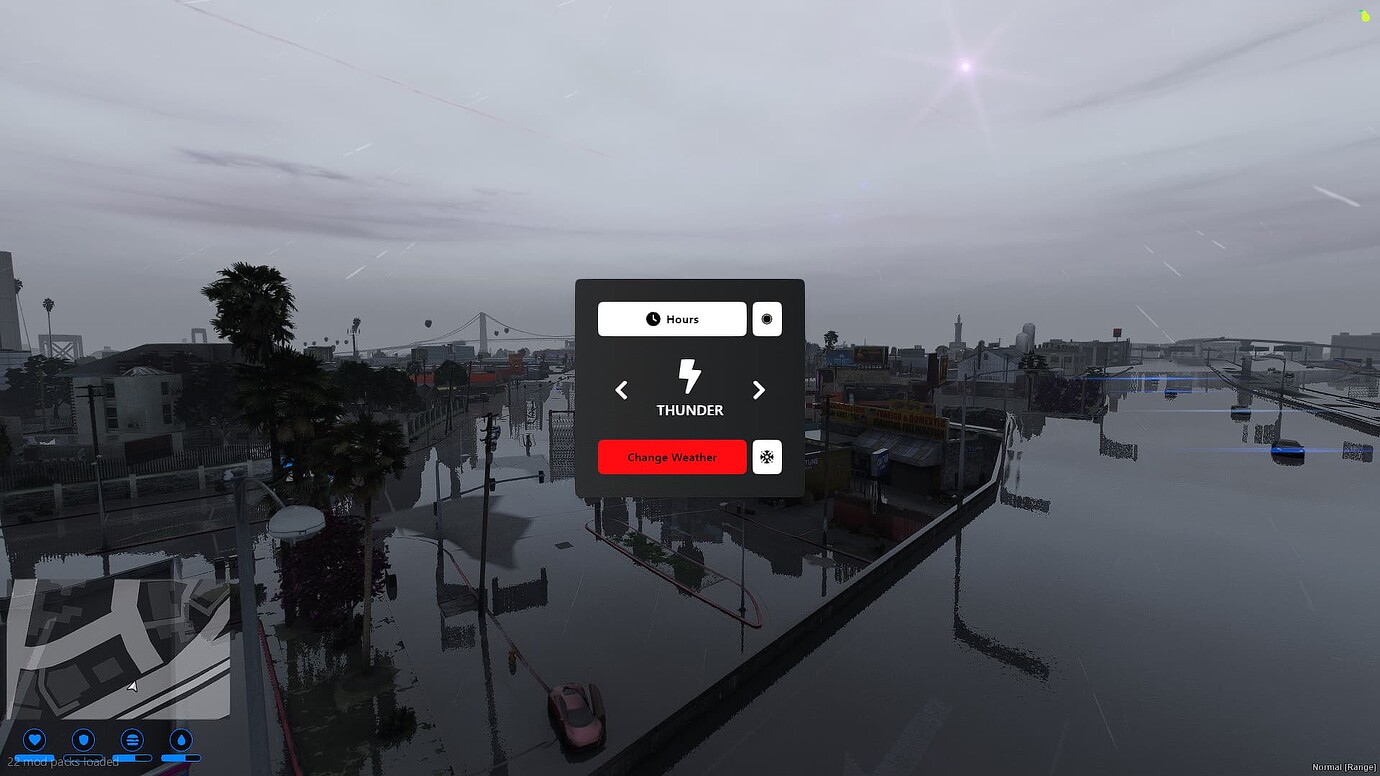Click the hunger burger icon on the HUD
The height and width of the screenshot is (776, 1380).
tap(133, 741)
